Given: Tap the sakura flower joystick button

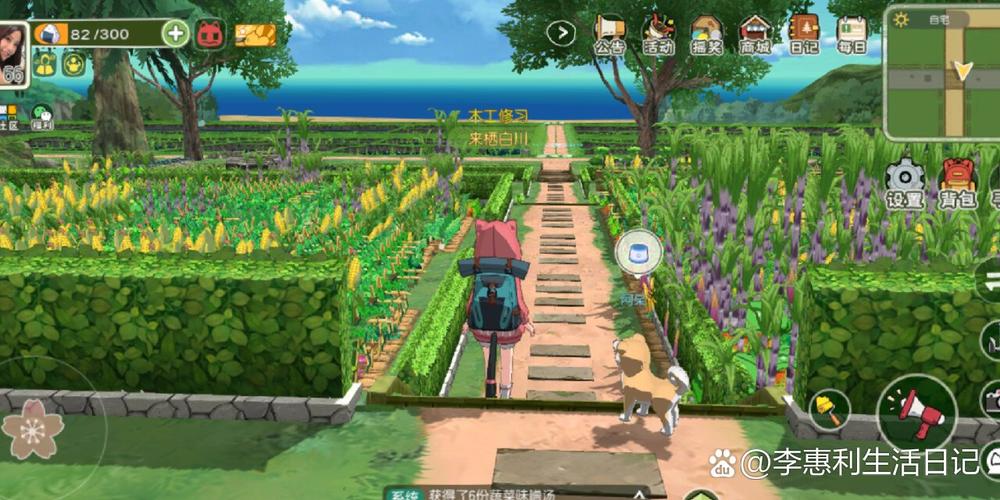Looking at the screenshot, I should pyautogui.click(x=33, y=428).
